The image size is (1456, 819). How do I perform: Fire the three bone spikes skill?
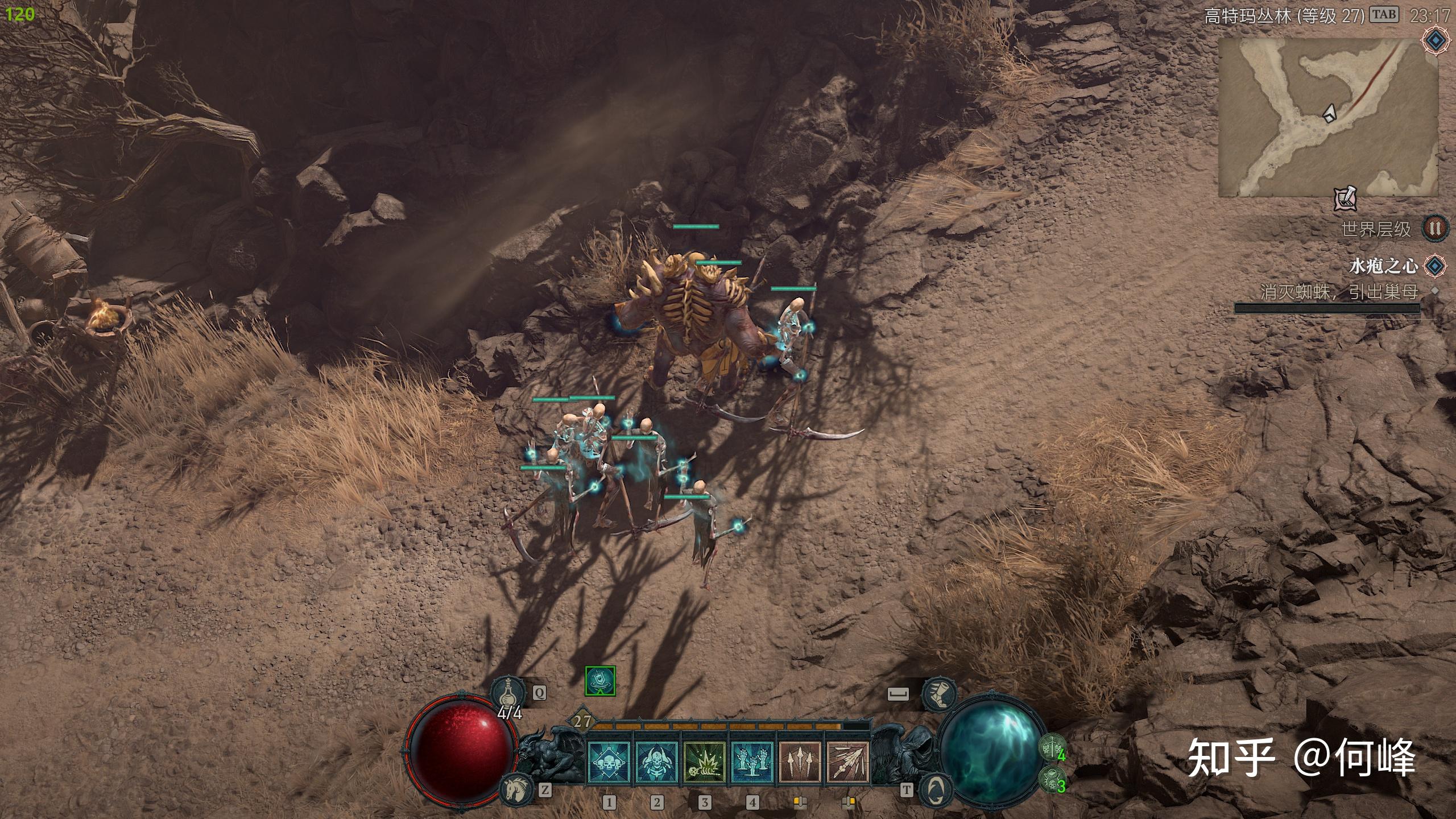pos(800,762)
